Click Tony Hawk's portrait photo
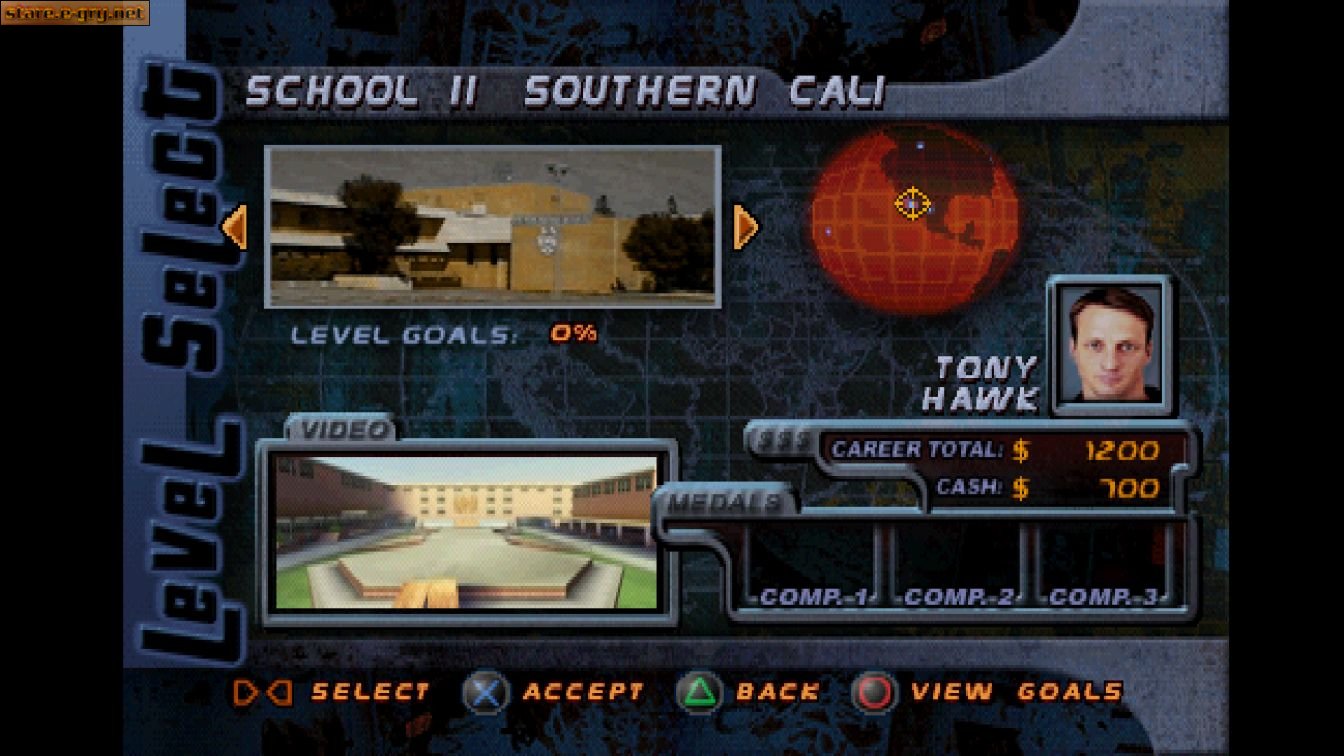Screen dimensions: 1344x756 pos(1108,345)
